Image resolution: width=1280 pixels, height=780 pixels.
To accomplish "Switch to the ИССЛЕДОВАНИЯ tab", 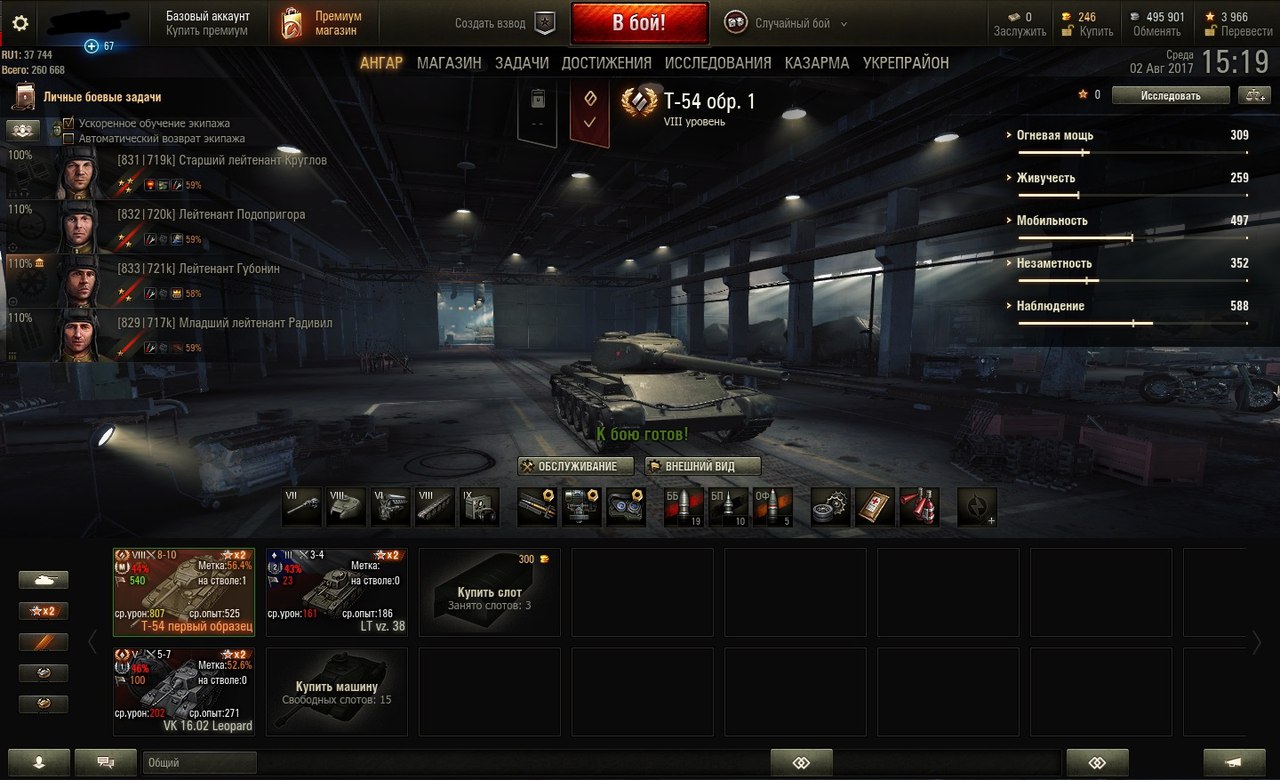I will pyautogui.click(x=718, y=63).
